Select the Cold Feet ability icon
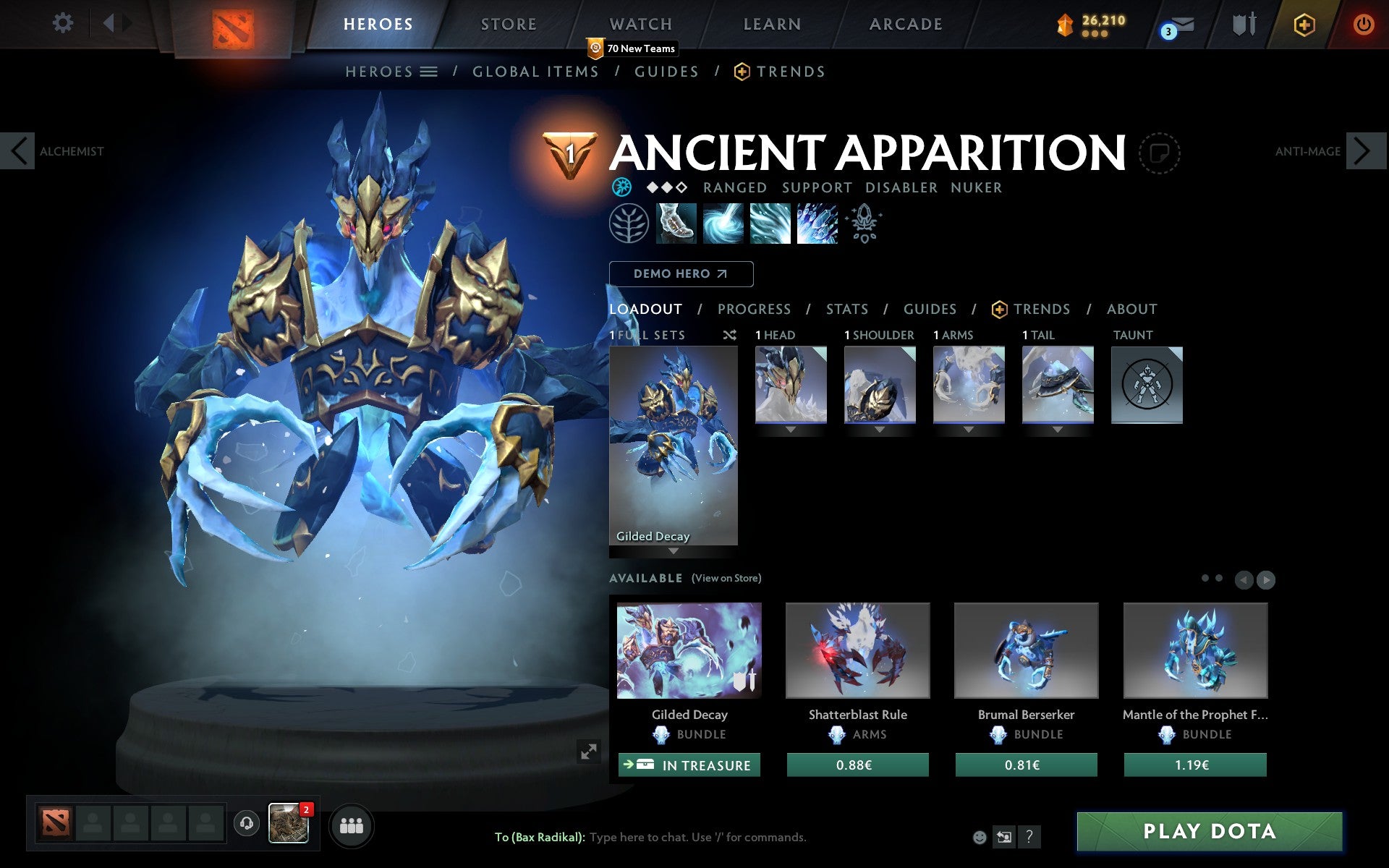The width and height of the screenshot is (1389, 868). pos(676,224)
